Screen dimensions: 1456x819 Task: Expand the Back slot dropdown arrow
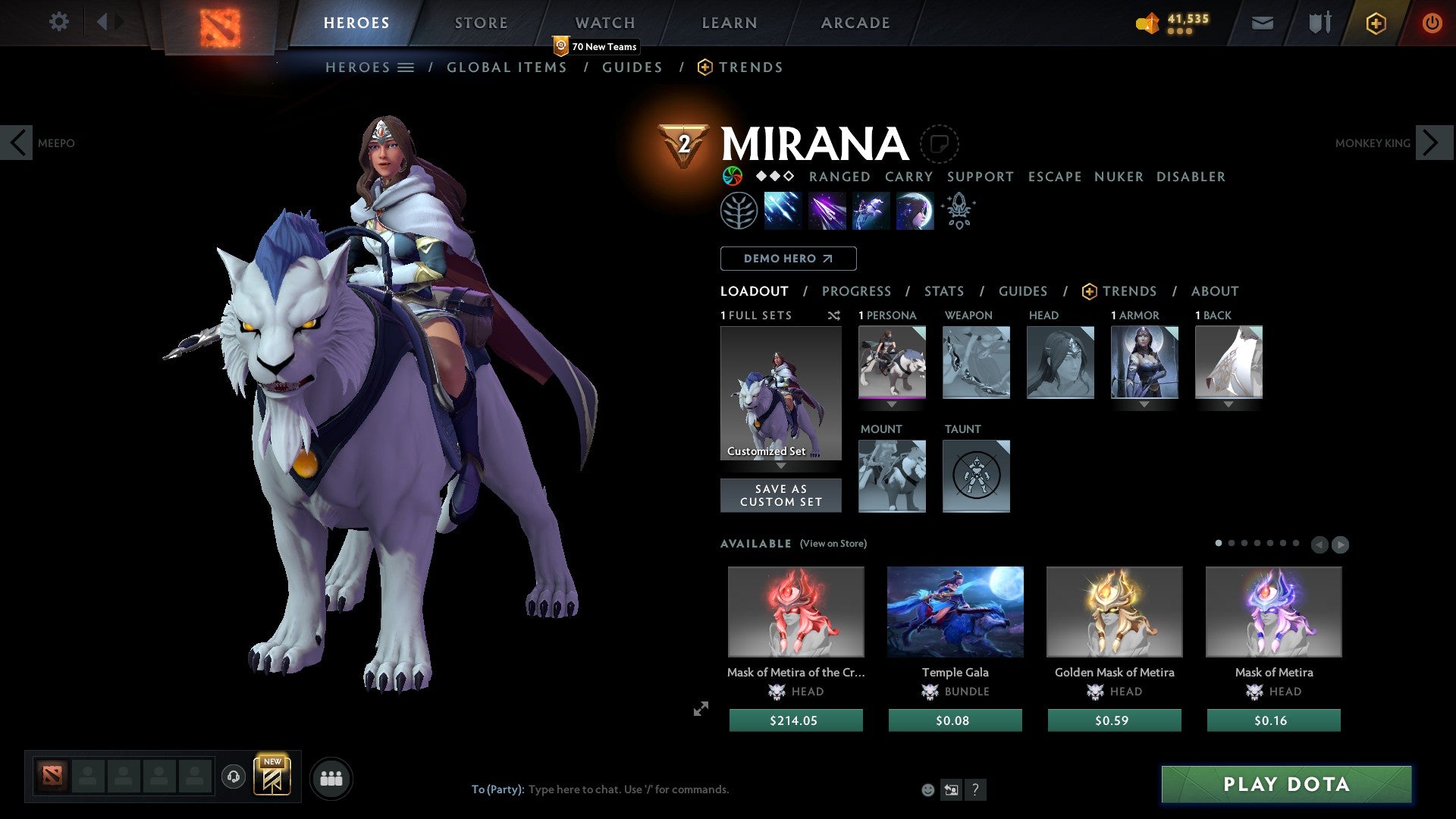1228,404
